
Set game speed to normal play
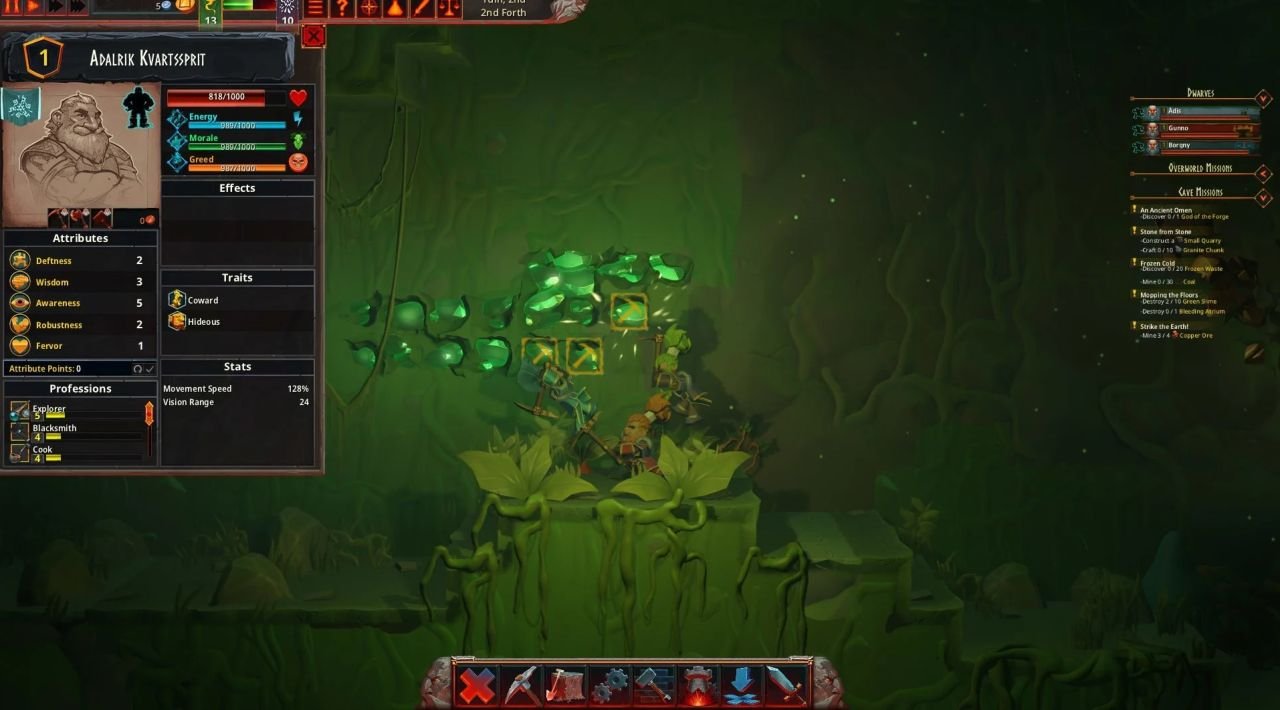coord(33,6)
